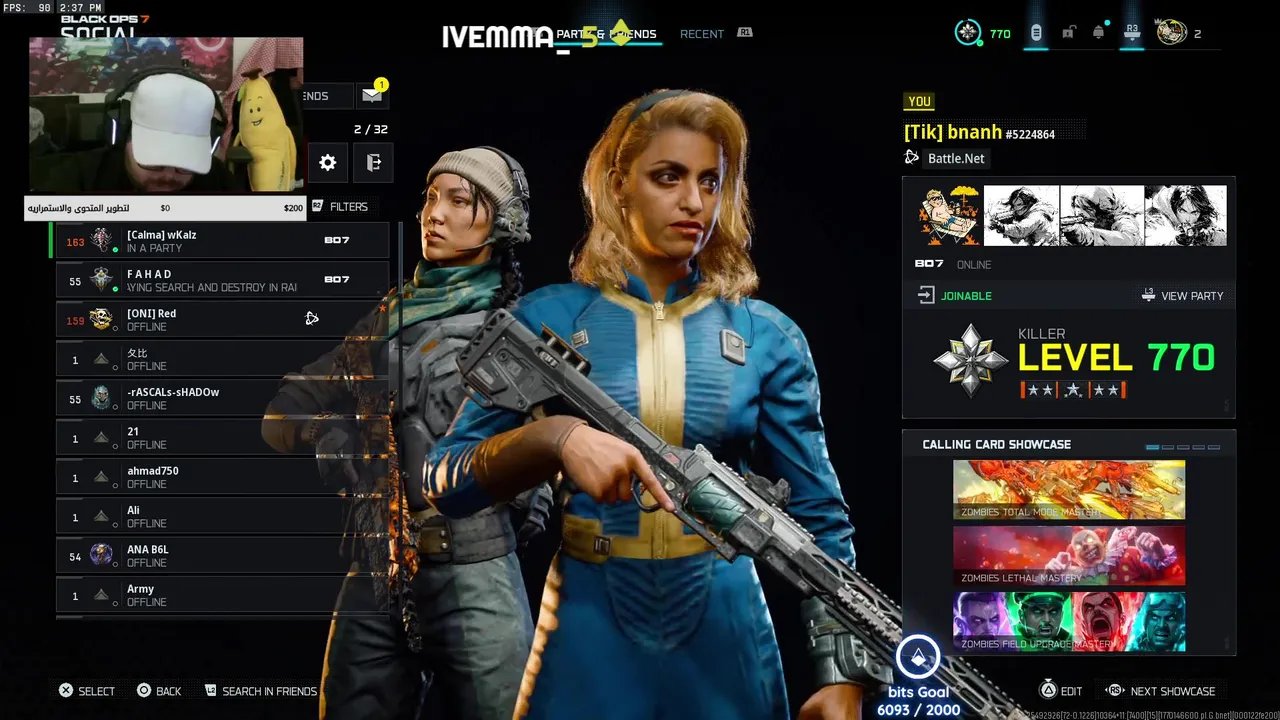Click the player emblem thumbnail
Viewport: 1280px width, 720px height.
(x=949, y=216)
